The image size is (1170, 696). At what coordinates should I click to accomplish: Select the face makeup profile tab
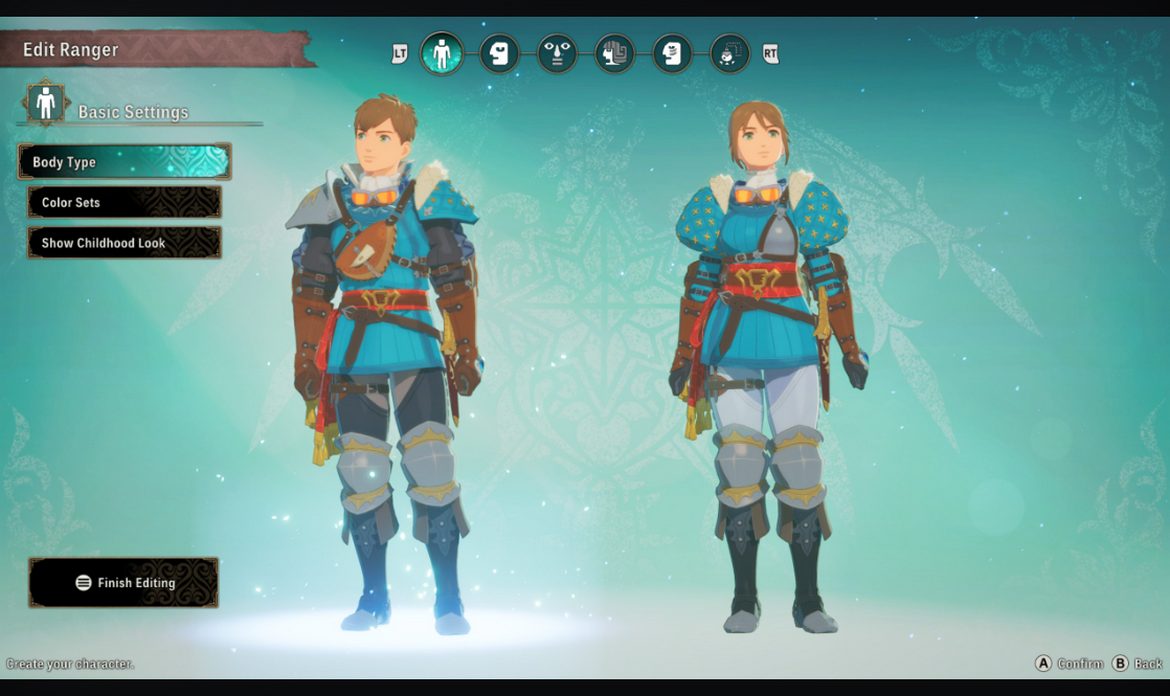(x=673, y=53)
